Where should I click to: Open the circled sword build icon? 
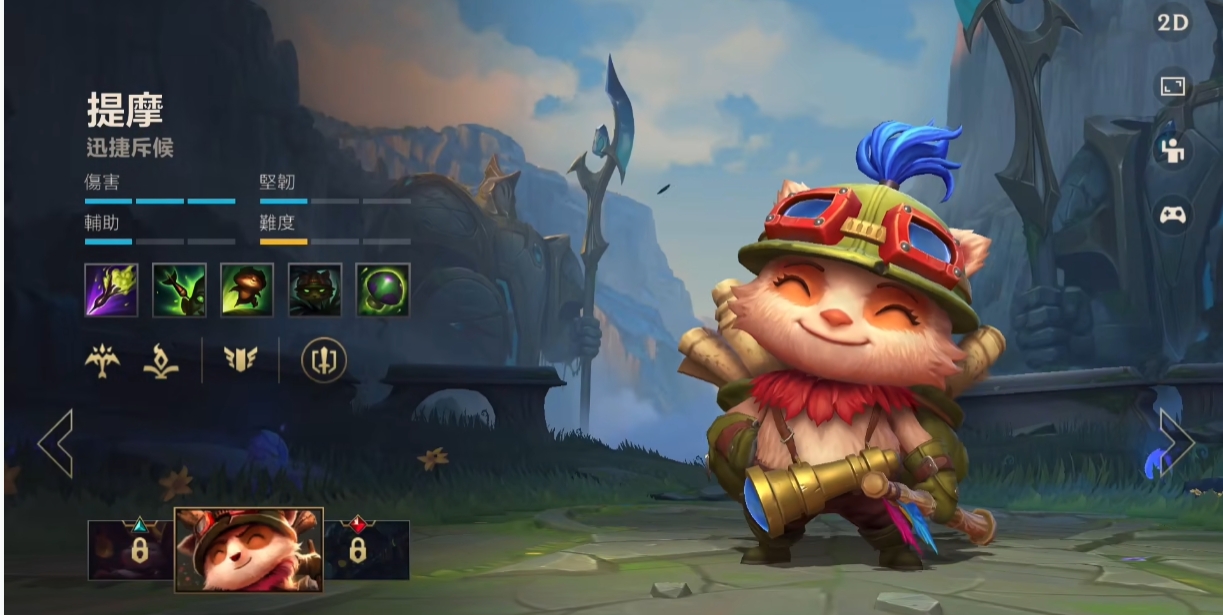tap(324, 361)
